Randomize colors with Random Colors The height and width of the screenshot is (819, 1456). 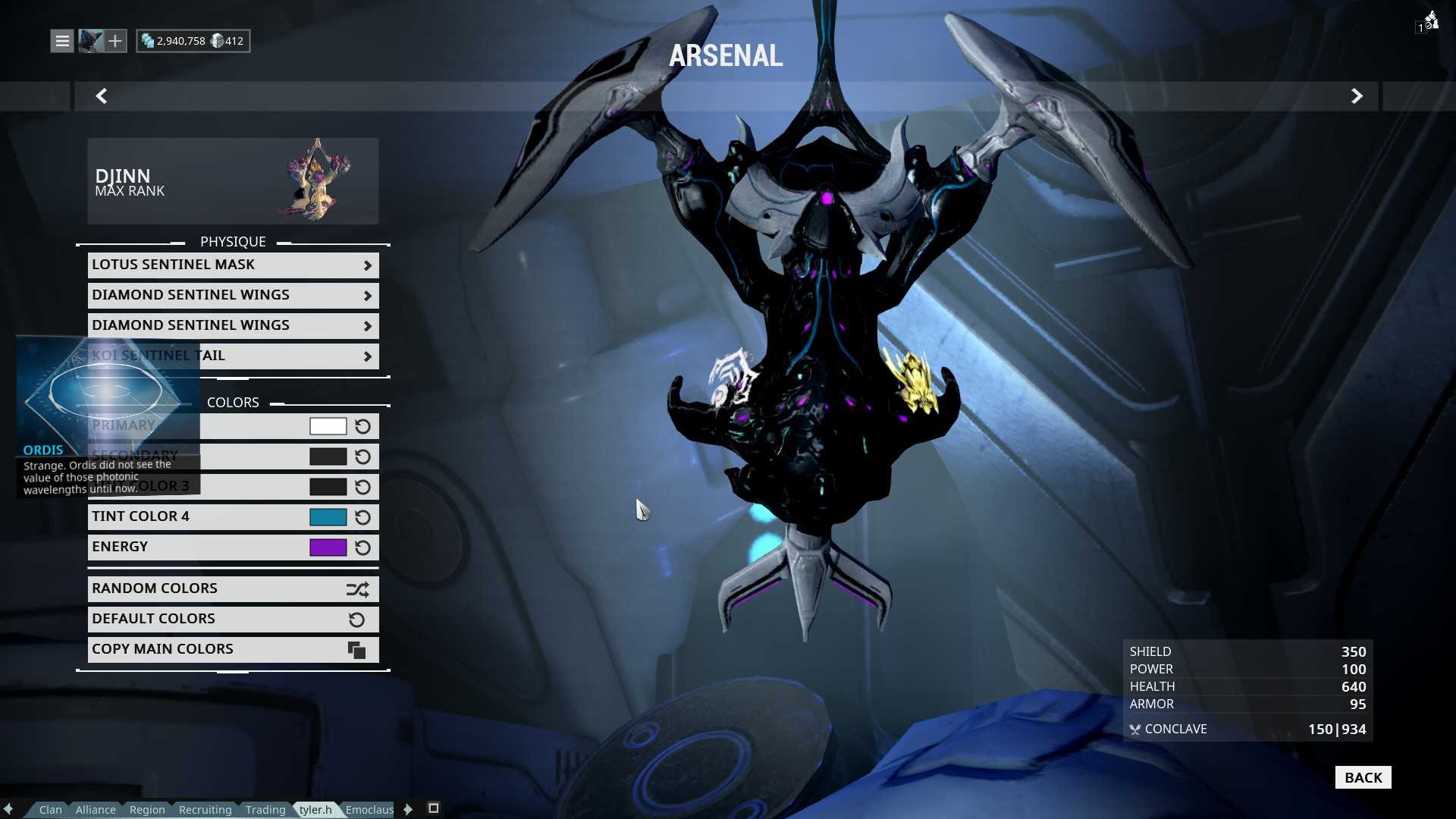pos(233,588)
